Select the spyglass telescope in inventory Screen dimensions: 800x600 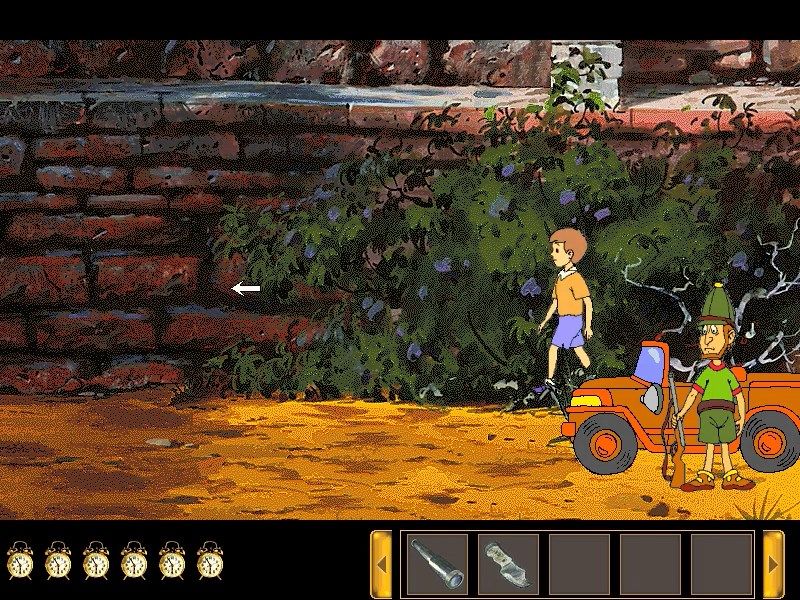point(437,564)
